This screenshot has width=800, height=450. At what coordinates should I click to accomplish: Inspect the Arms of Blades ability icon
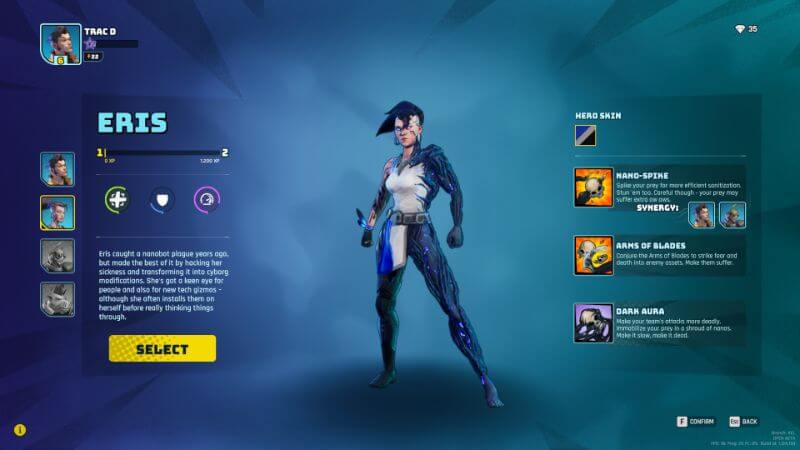click(x=593, y=255)
